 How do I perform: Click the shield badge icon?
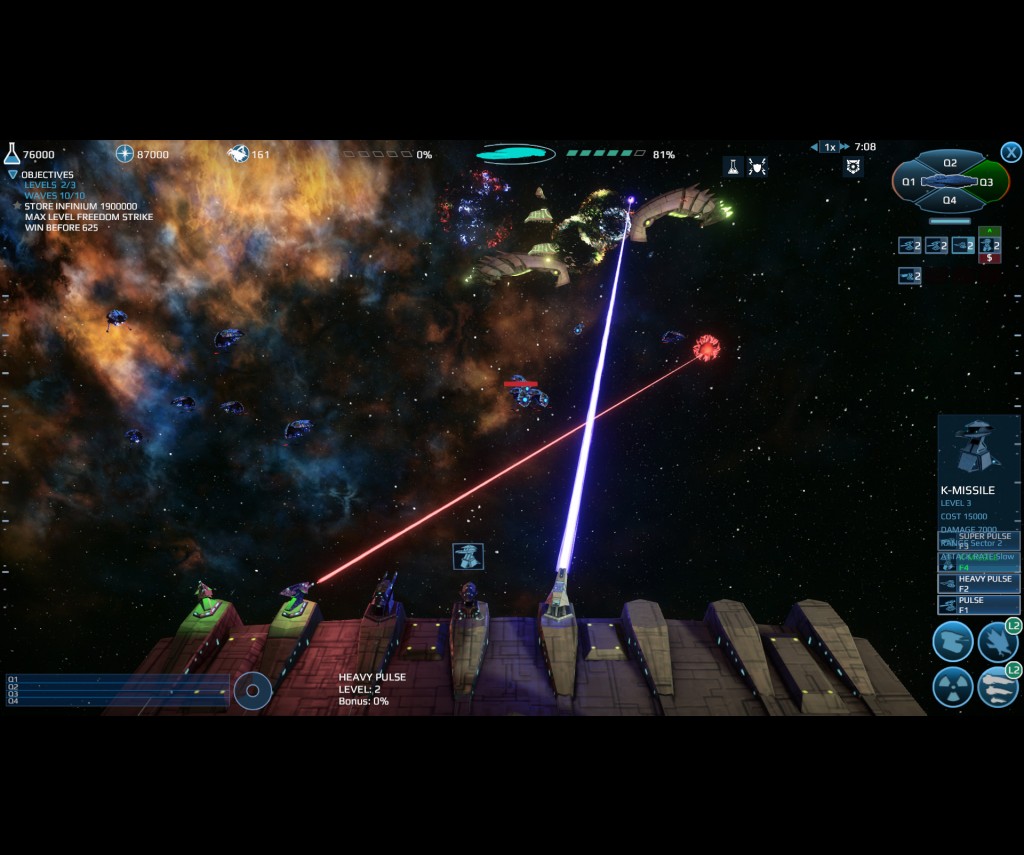point(853,167)
